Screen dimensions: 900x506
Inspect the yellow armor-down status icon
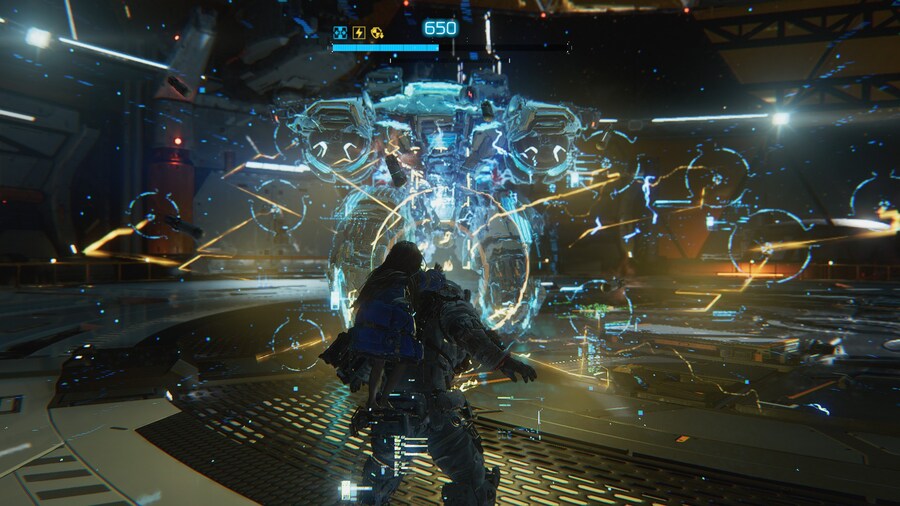tap(377, 32)
